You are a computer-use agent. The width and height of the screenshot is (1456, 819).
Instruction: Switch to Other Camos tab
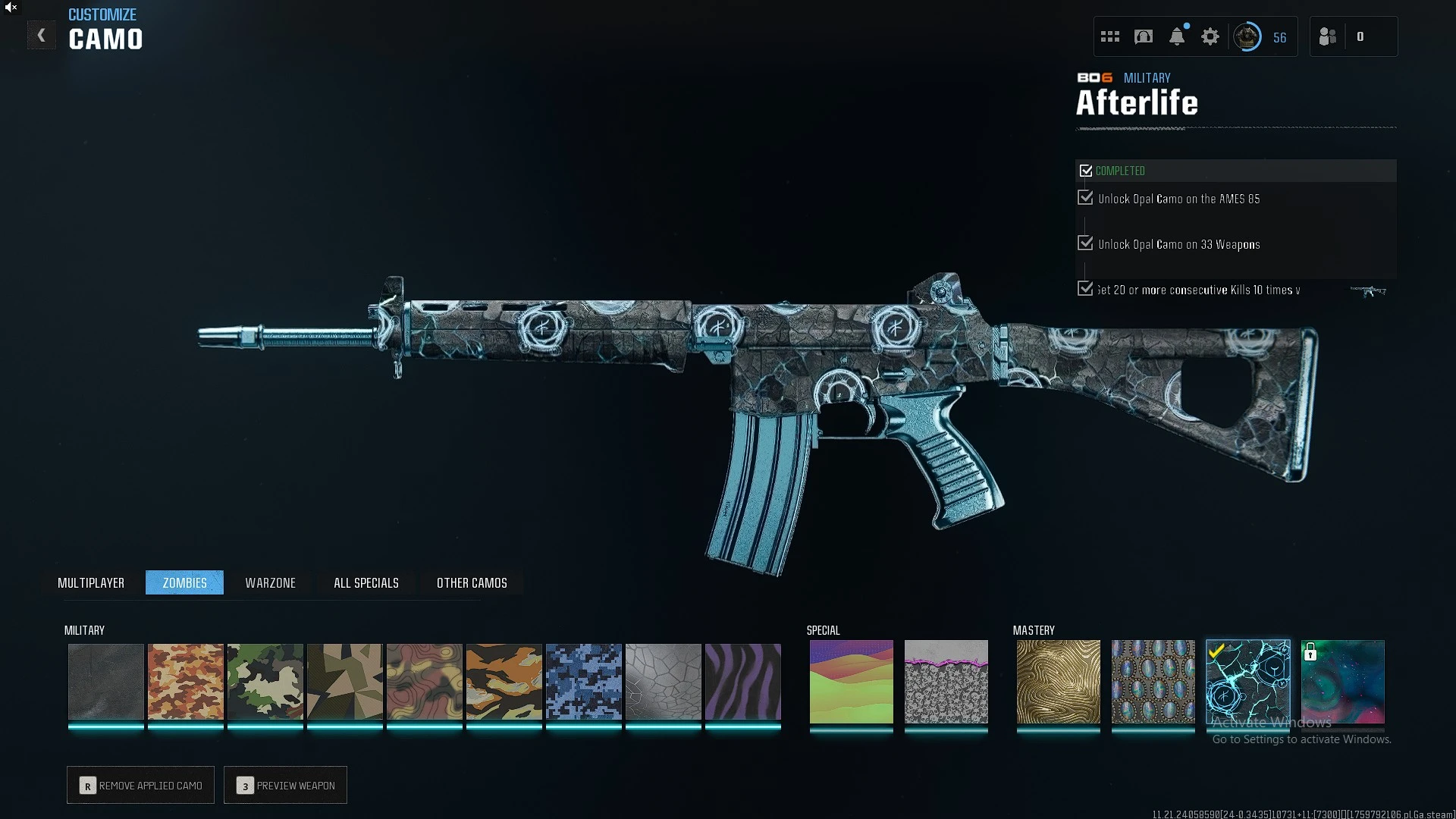[472, 582]
